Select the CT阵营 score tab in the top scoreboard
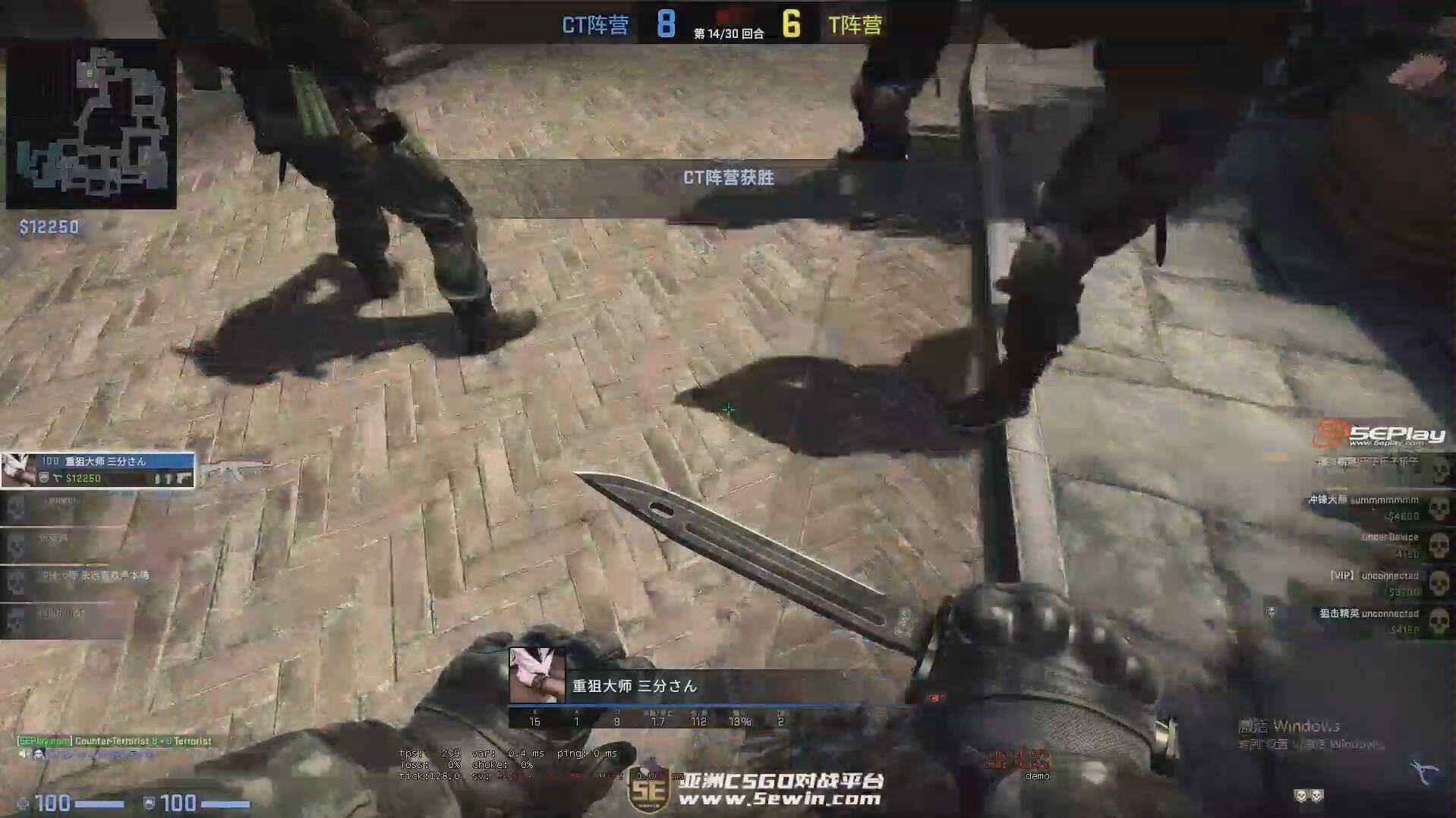 (x=594, y=24)
